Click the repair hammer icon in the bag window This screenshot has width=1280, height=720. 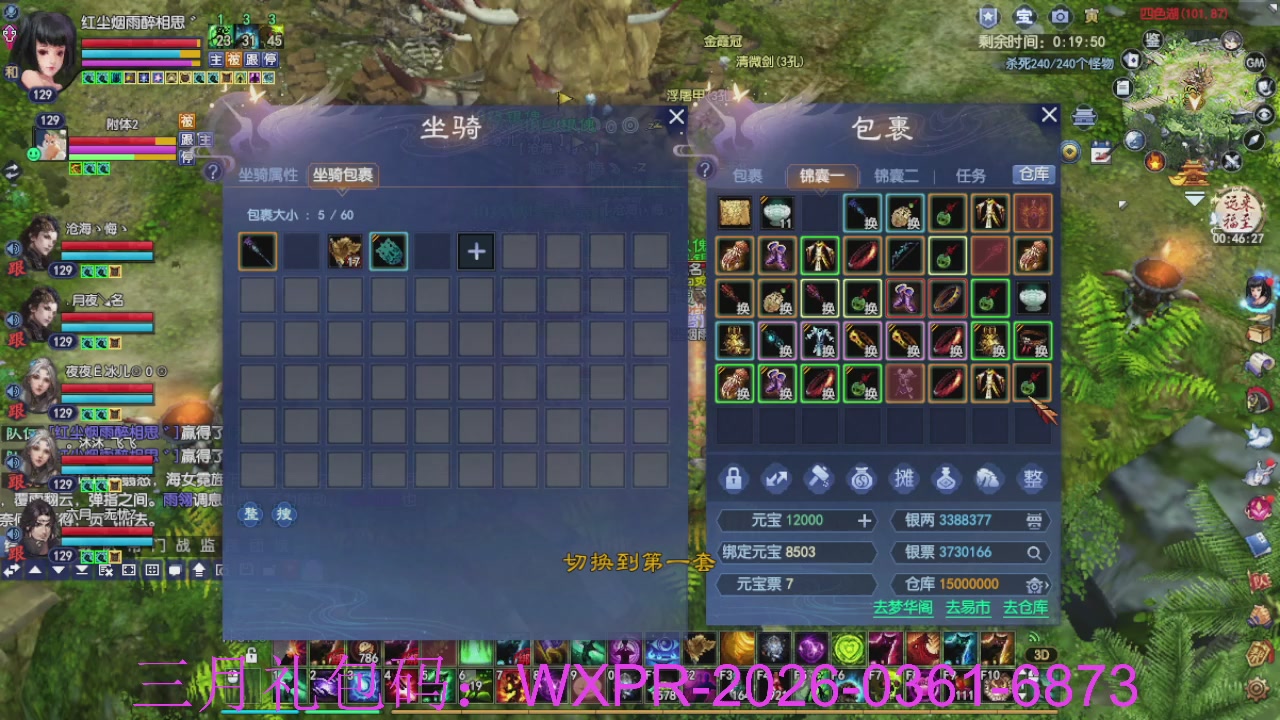[x=819, y=479]
